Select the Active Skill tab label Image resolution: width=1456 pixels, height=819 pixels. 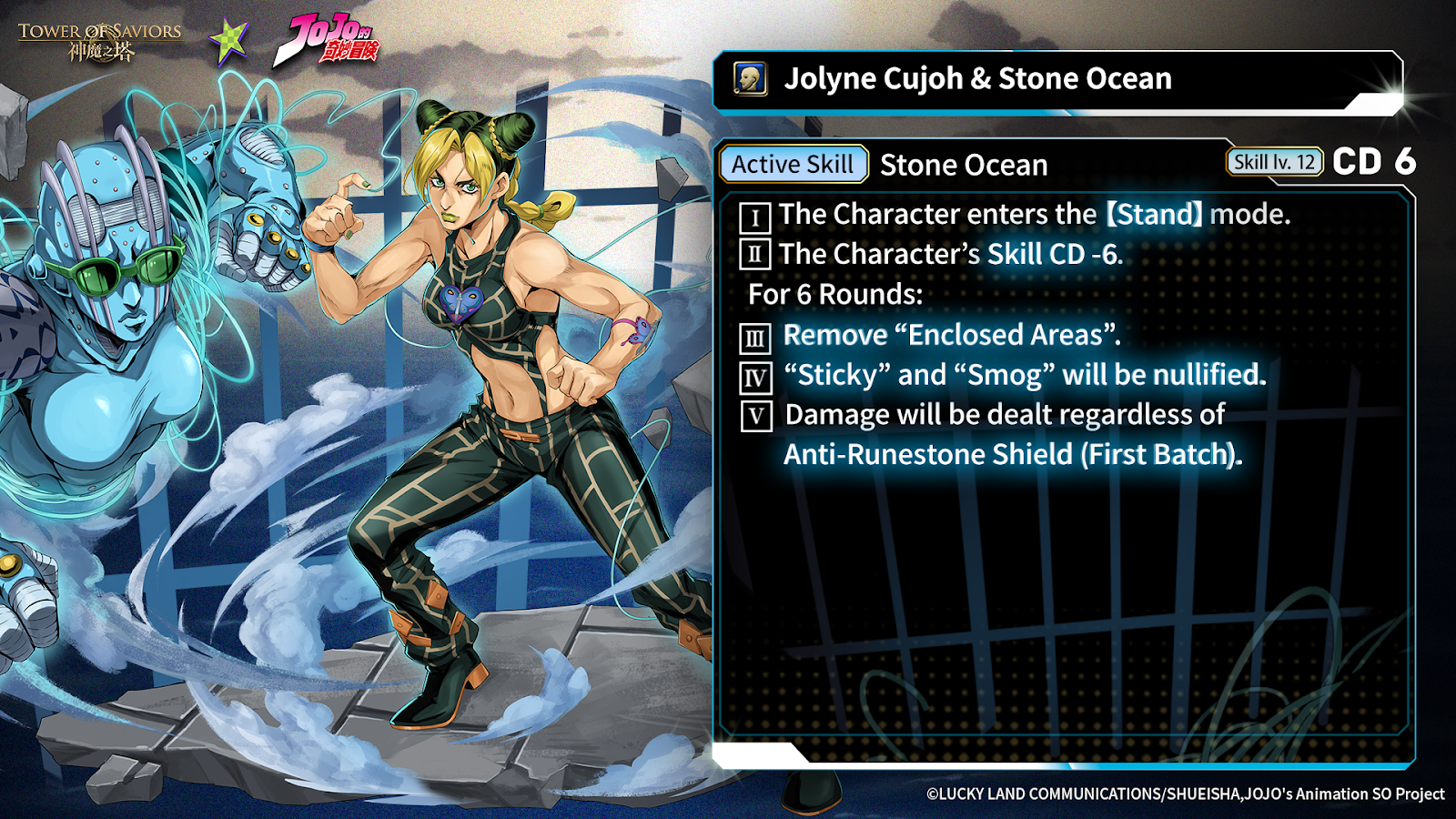793,165
